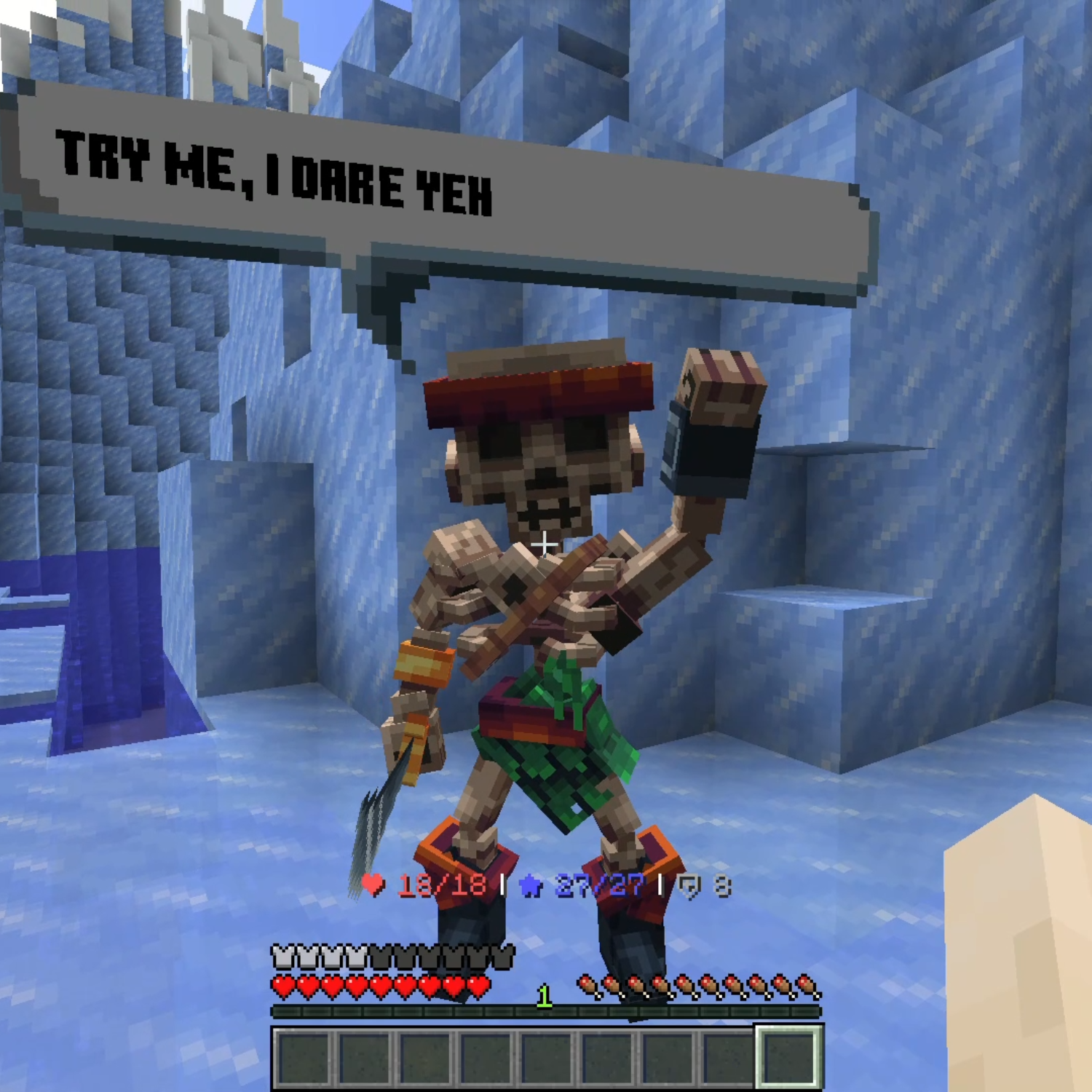1092x1092 pixels.
Task: Click the green experience bar
Action: [437, 1012]
